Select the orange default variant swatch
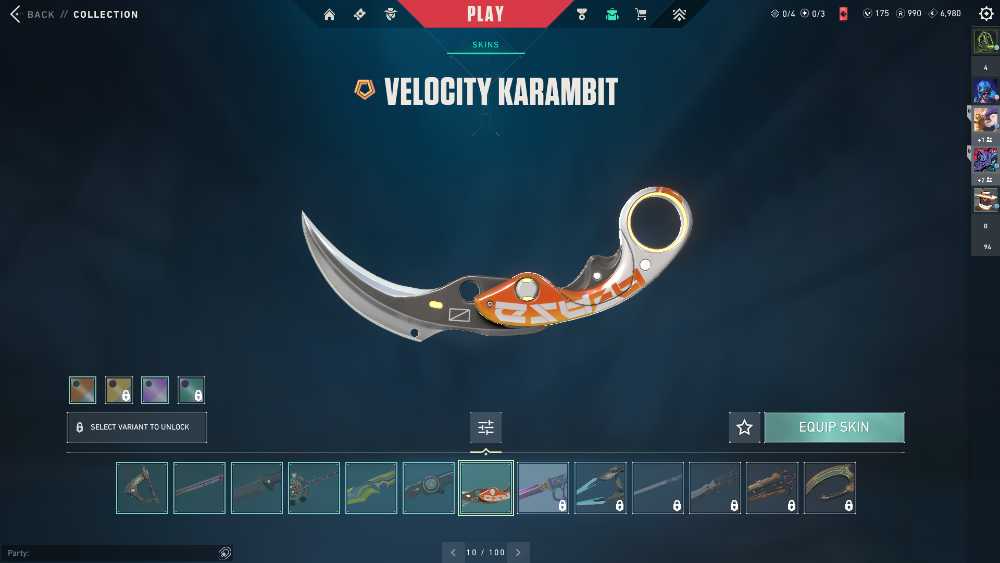The height and width of the screenshot is (563, 1000). [83, 390]
